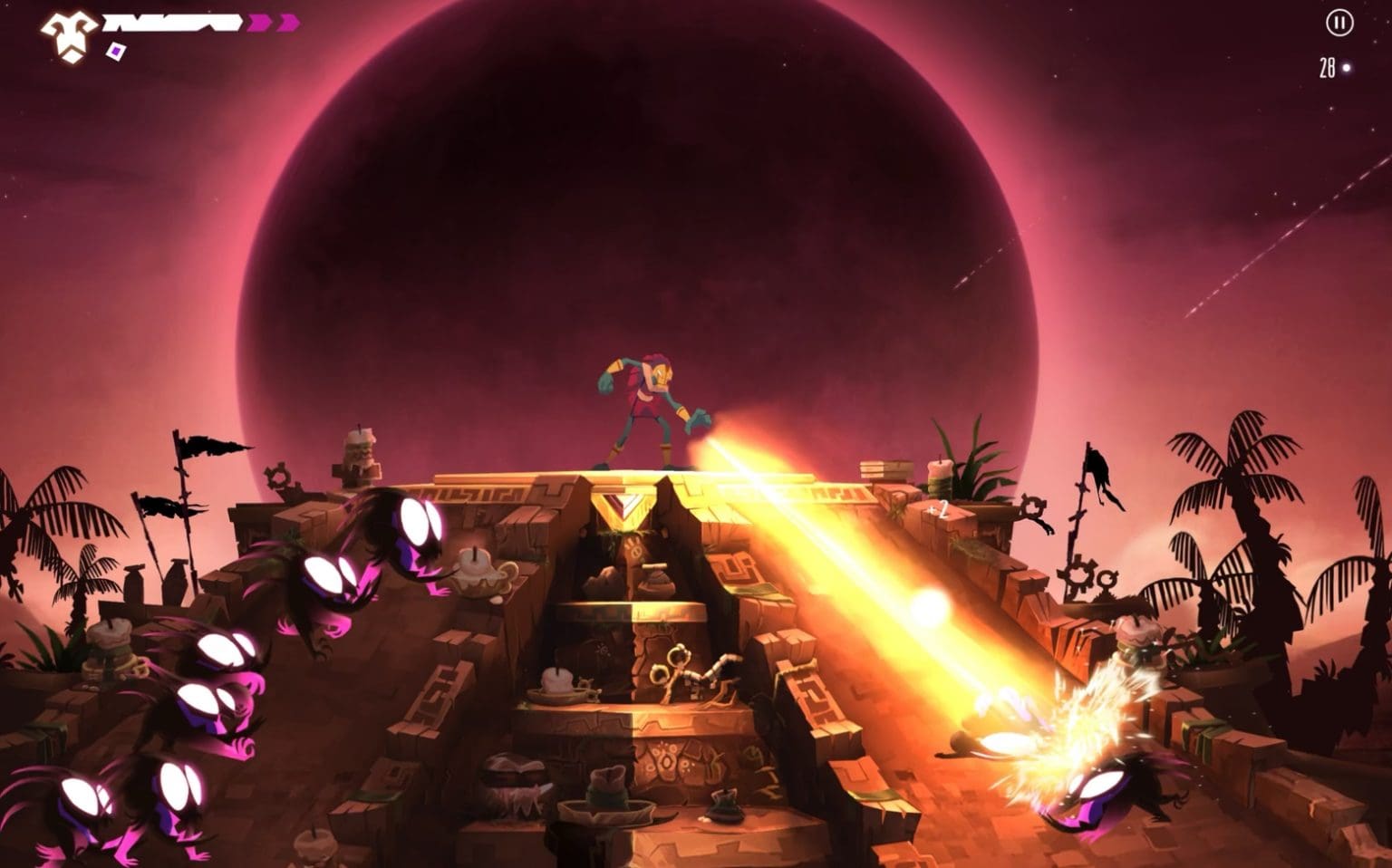Pause the game with the pause button
Viewport: 1392px width, 868px height.
(1339, 24)
